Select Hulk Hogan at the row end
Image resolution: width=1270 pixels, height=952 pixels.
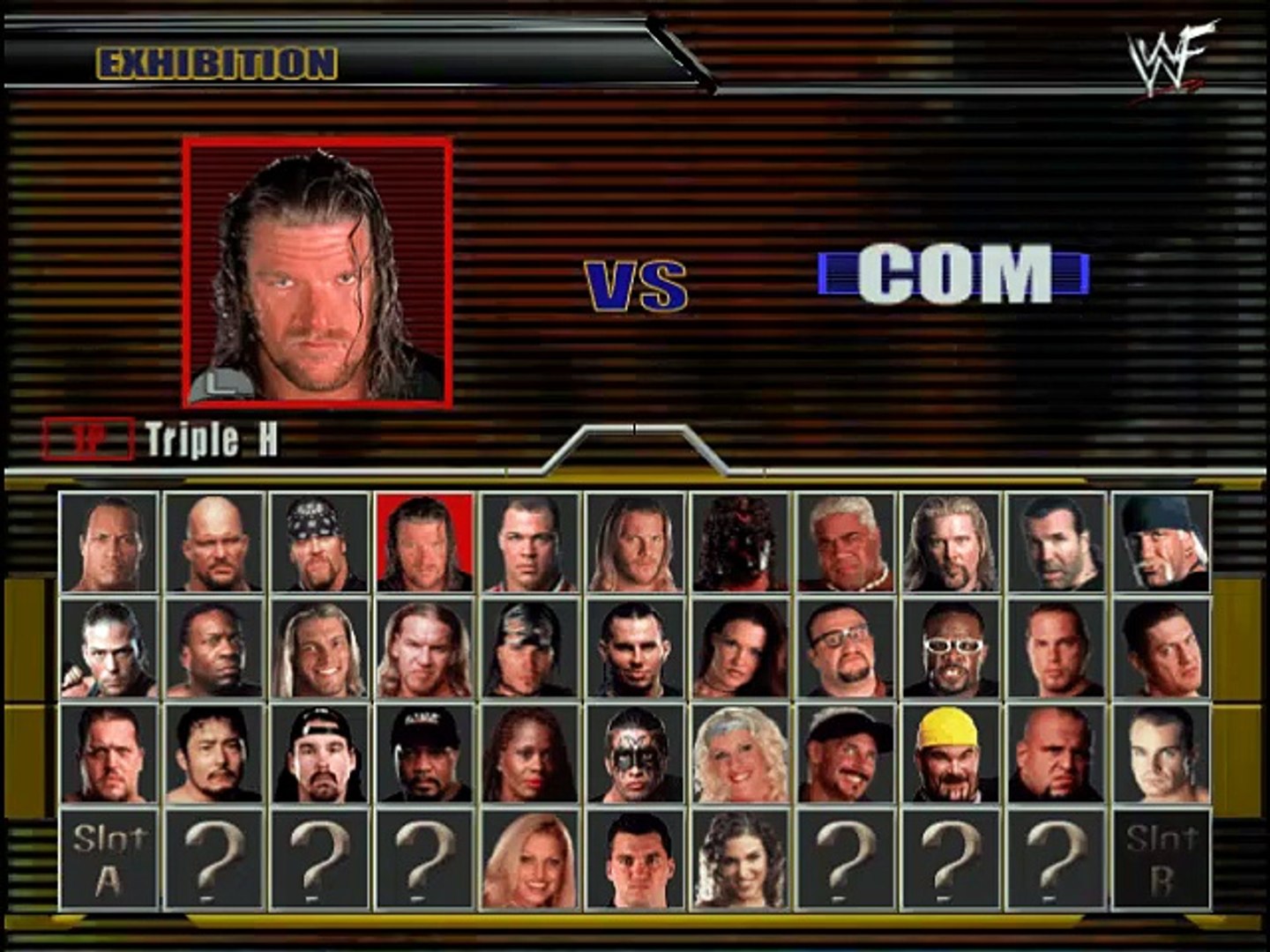[1160, 542]
